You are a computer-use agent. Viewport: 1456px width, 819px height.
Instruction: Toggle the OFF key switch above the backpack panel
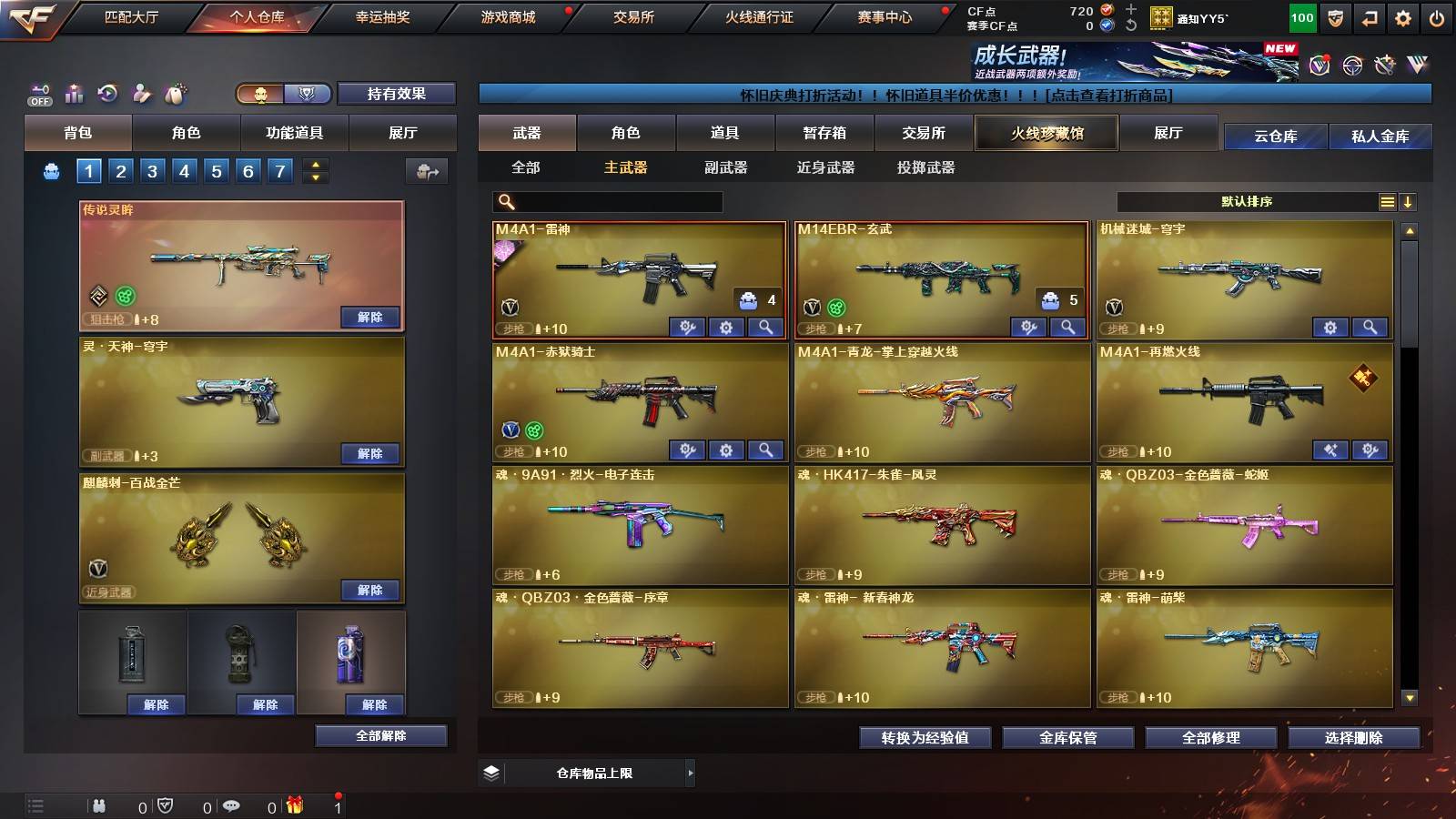(x=38, y=94)
